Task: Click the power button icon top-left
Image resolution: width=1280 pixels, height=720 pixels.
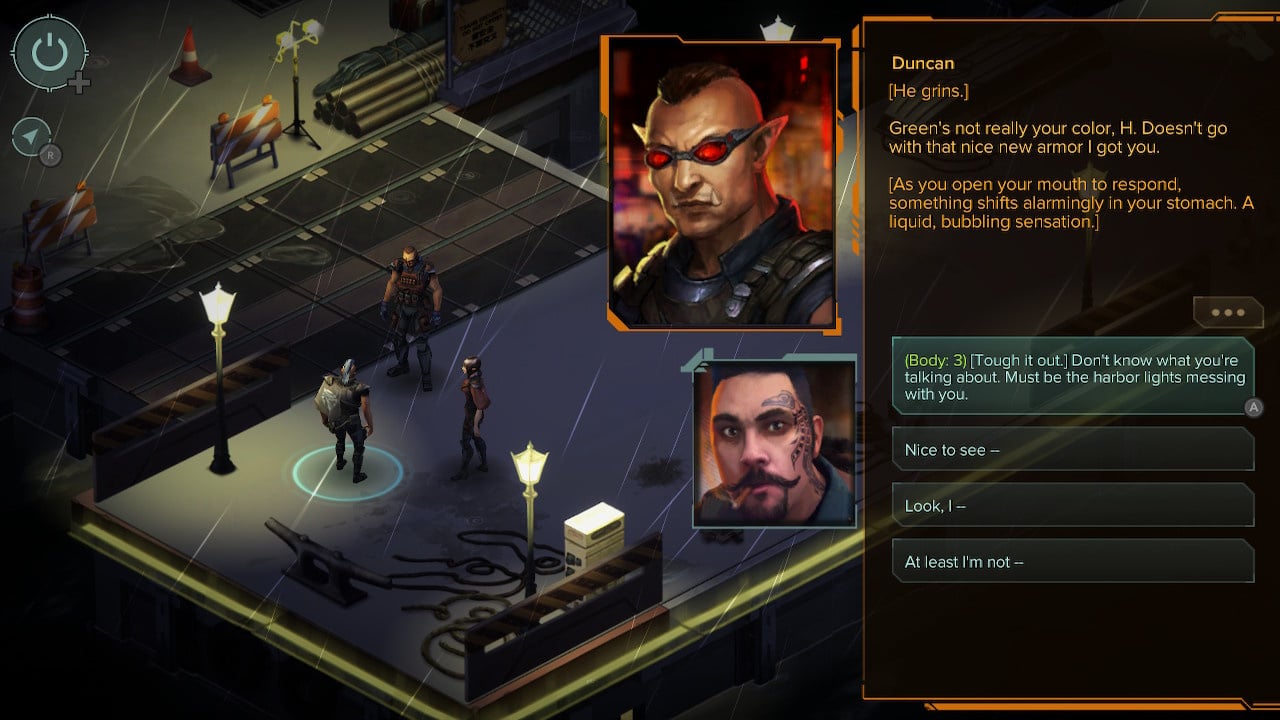Action: coord(48,53)
